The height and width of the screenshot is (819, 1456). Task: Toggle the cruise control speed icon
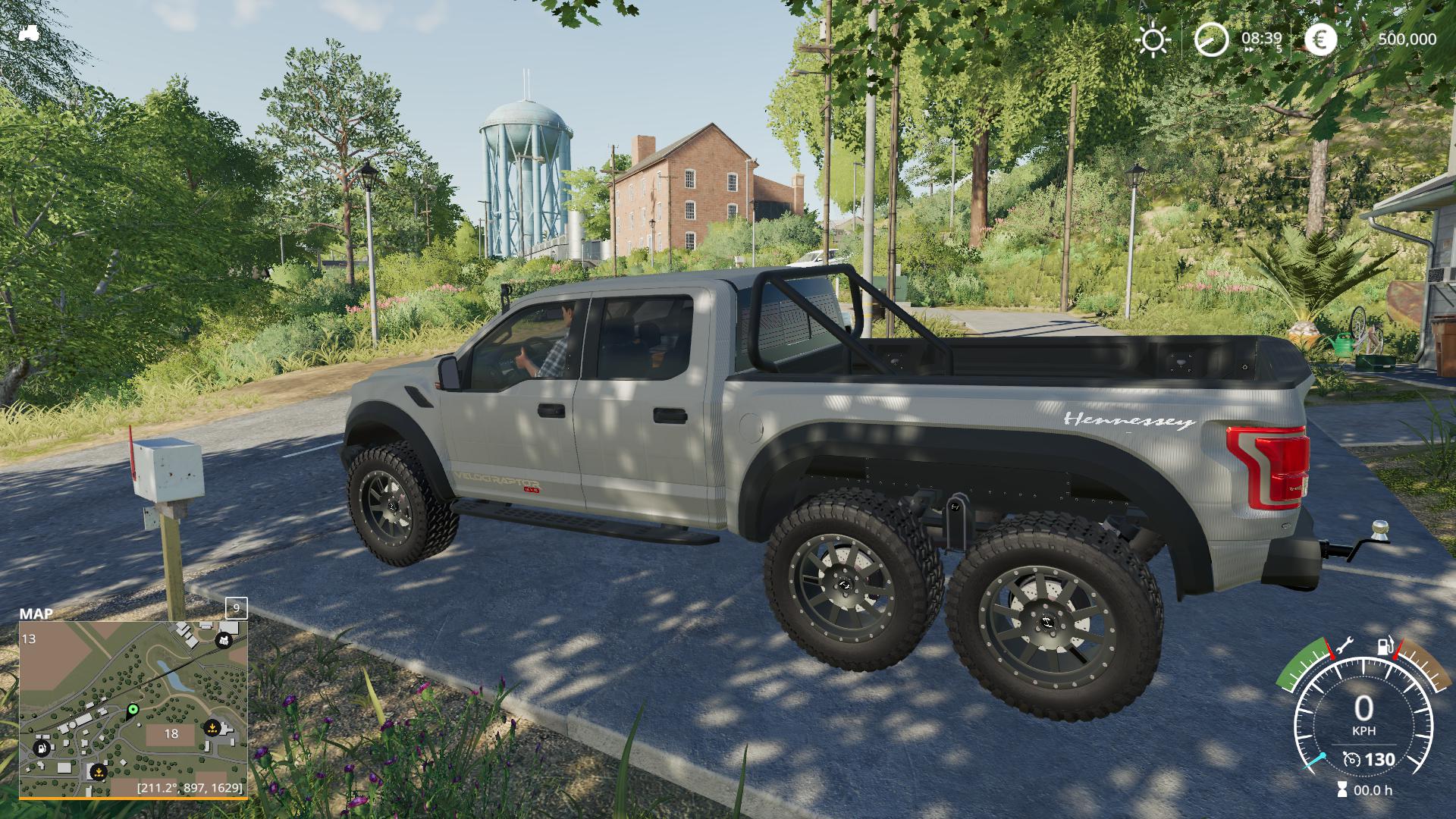point(1351,759)
